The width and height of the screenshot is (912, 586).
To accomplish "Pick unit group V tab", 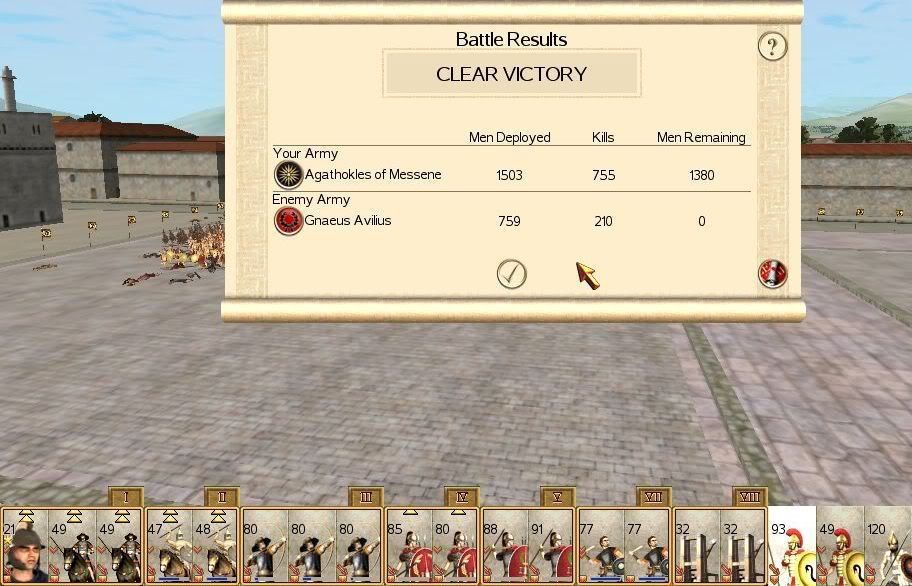I will 558,497.
